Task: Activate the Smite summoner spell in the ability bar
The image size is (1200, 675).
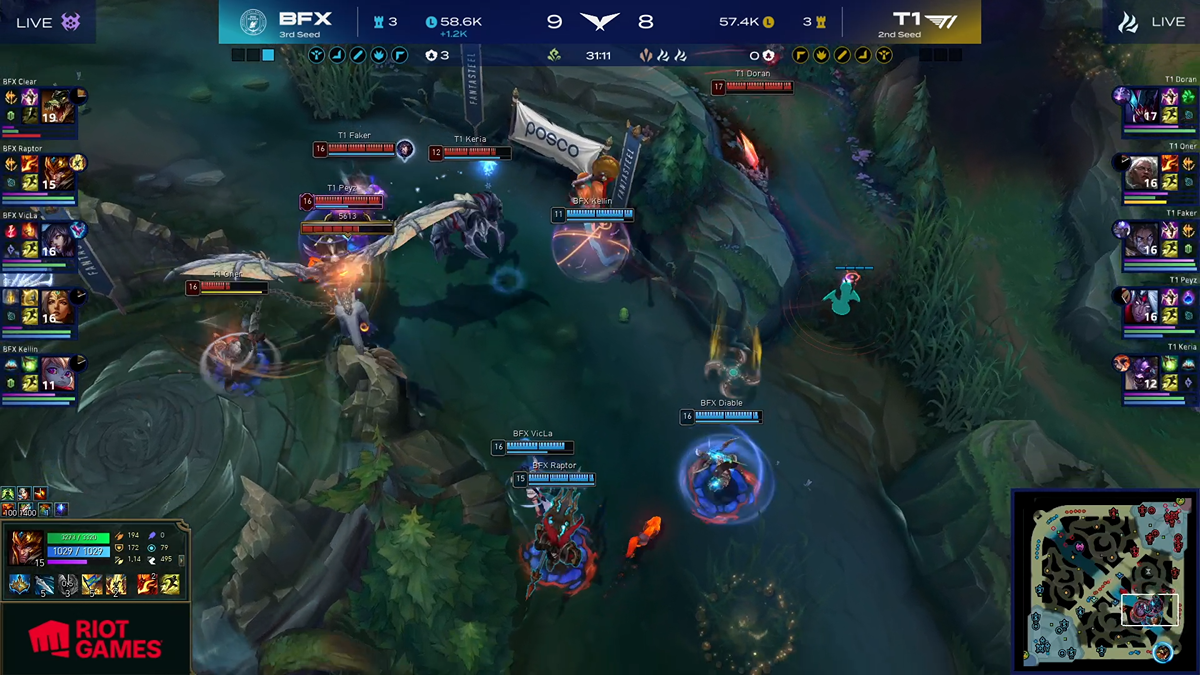Action: click(x=146, y=585)
